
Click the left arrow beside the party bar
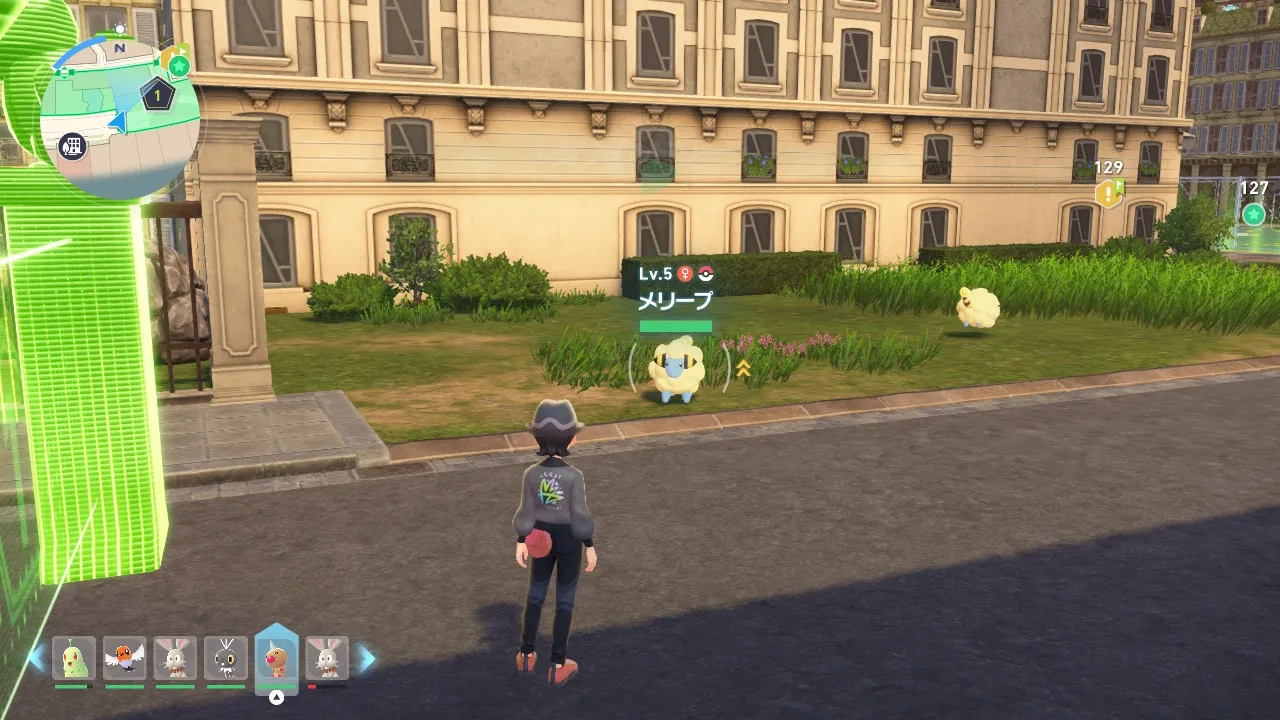37,658
